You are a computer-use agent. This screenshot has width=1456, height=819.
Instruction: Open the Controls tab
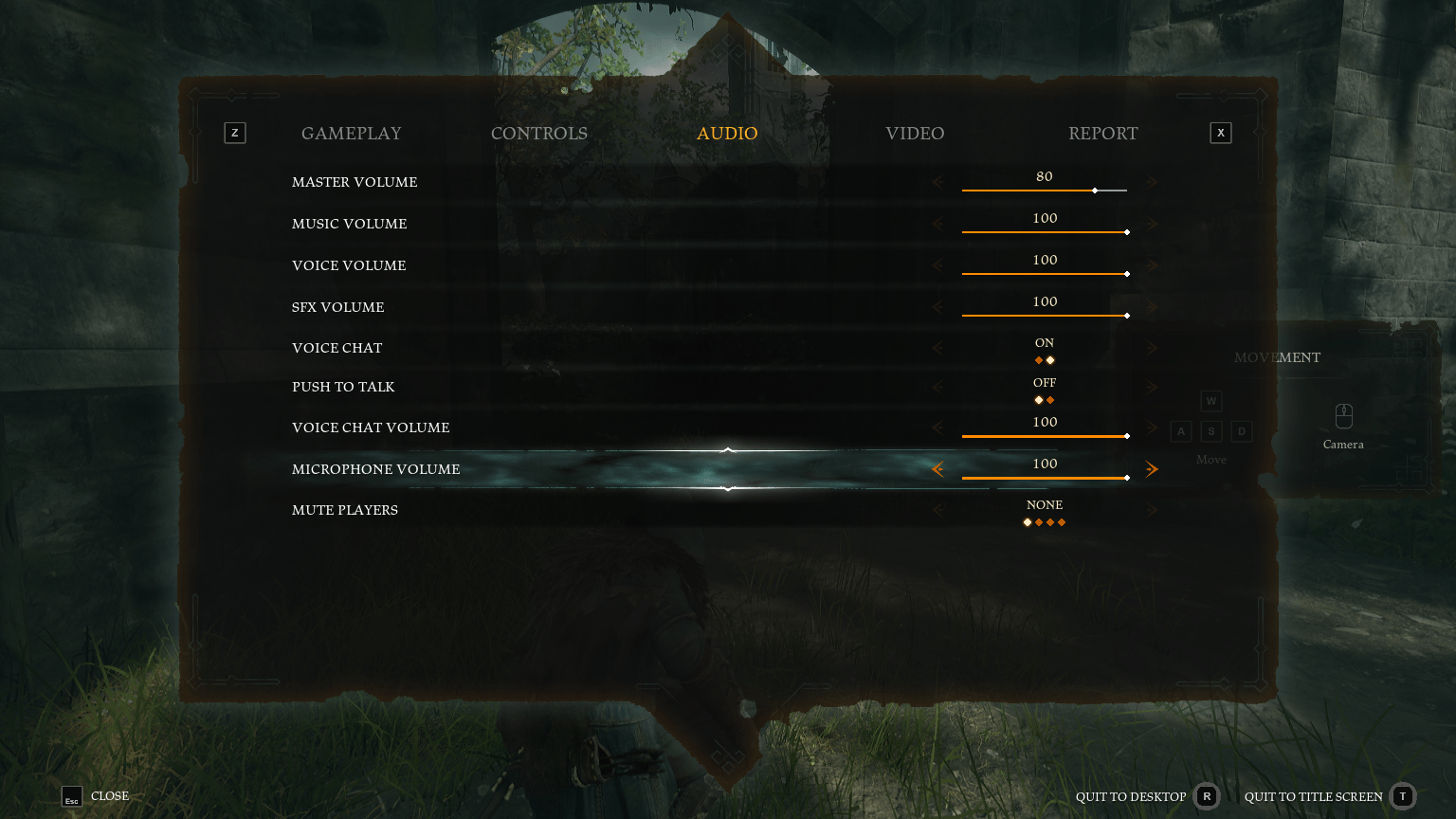(x=538, y=134)
